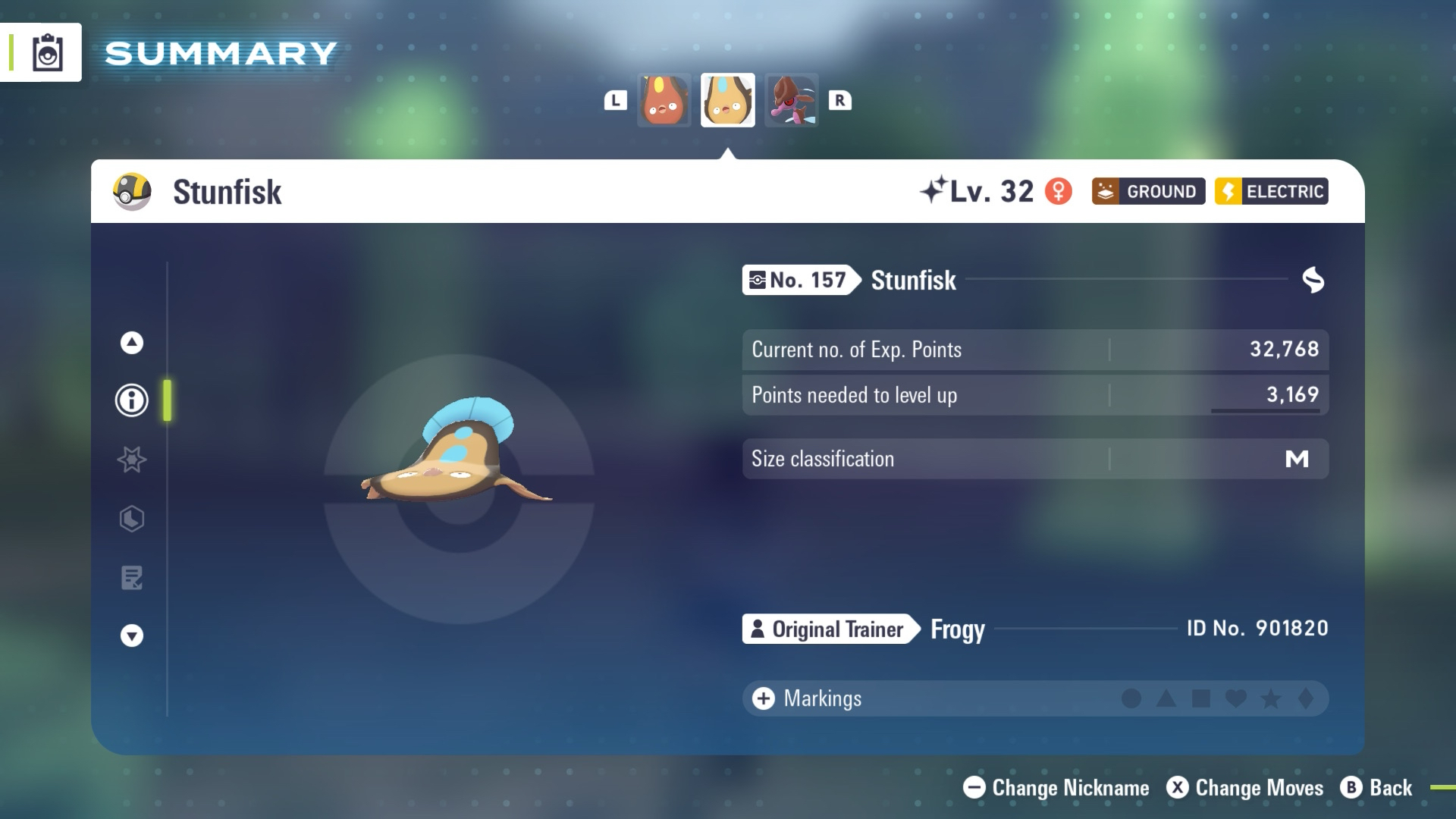Choose Change Moves
Screen dimensions: 1456x819
click(x=1245, y=788)
